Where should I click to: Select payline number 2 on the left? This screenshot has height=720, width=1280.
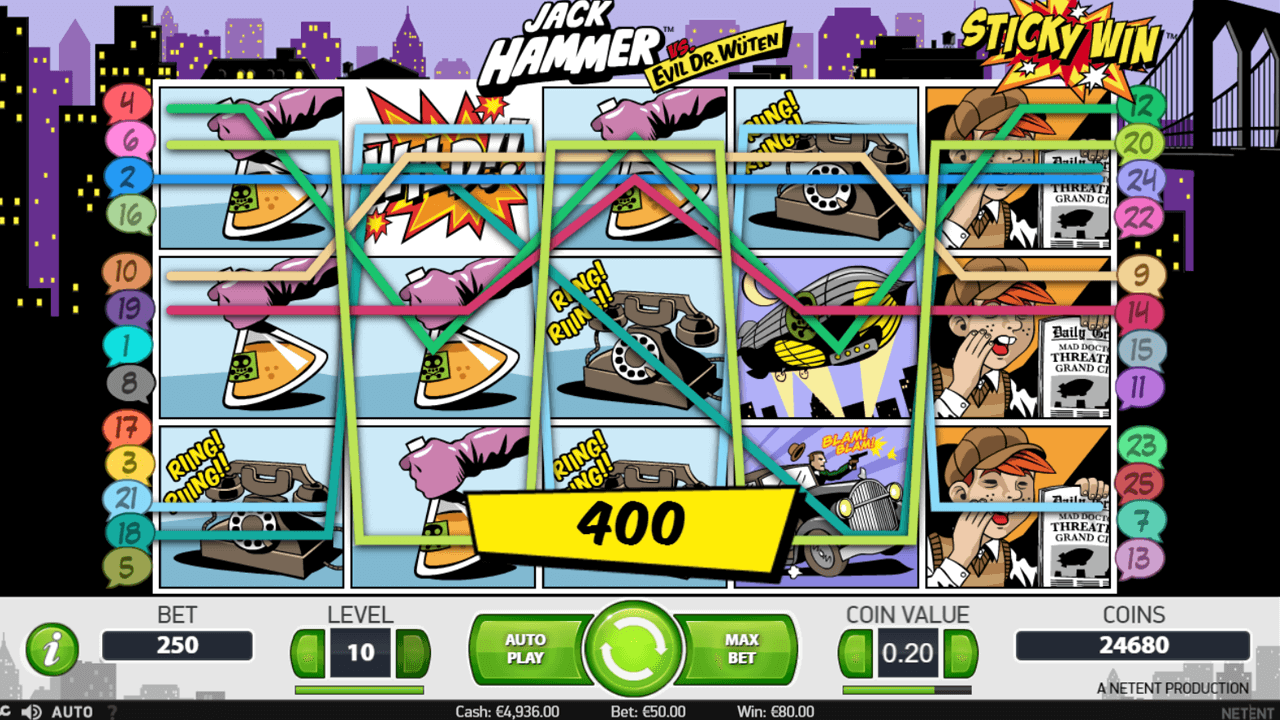128,176
